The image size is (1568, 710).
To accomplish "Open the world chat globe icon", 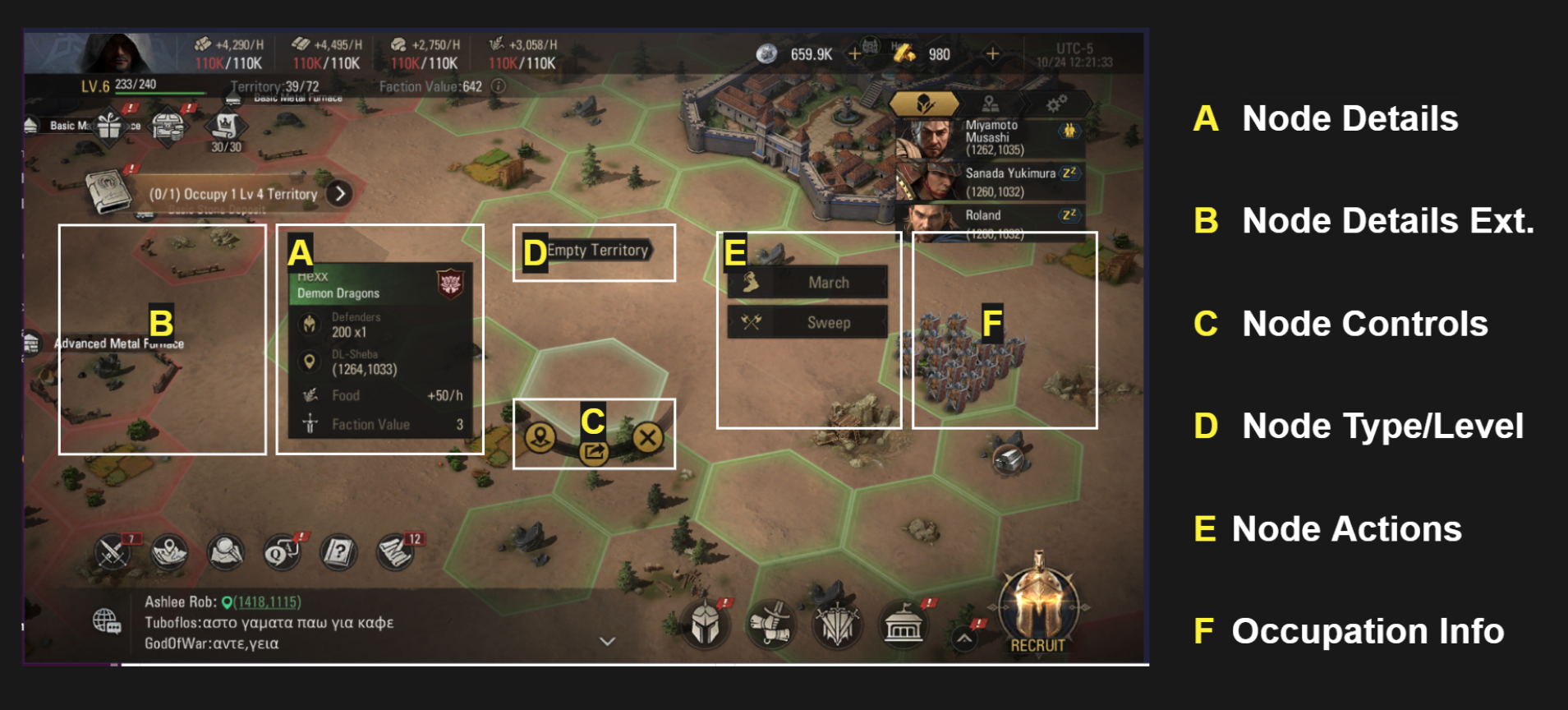I will [x=107, y=621].
